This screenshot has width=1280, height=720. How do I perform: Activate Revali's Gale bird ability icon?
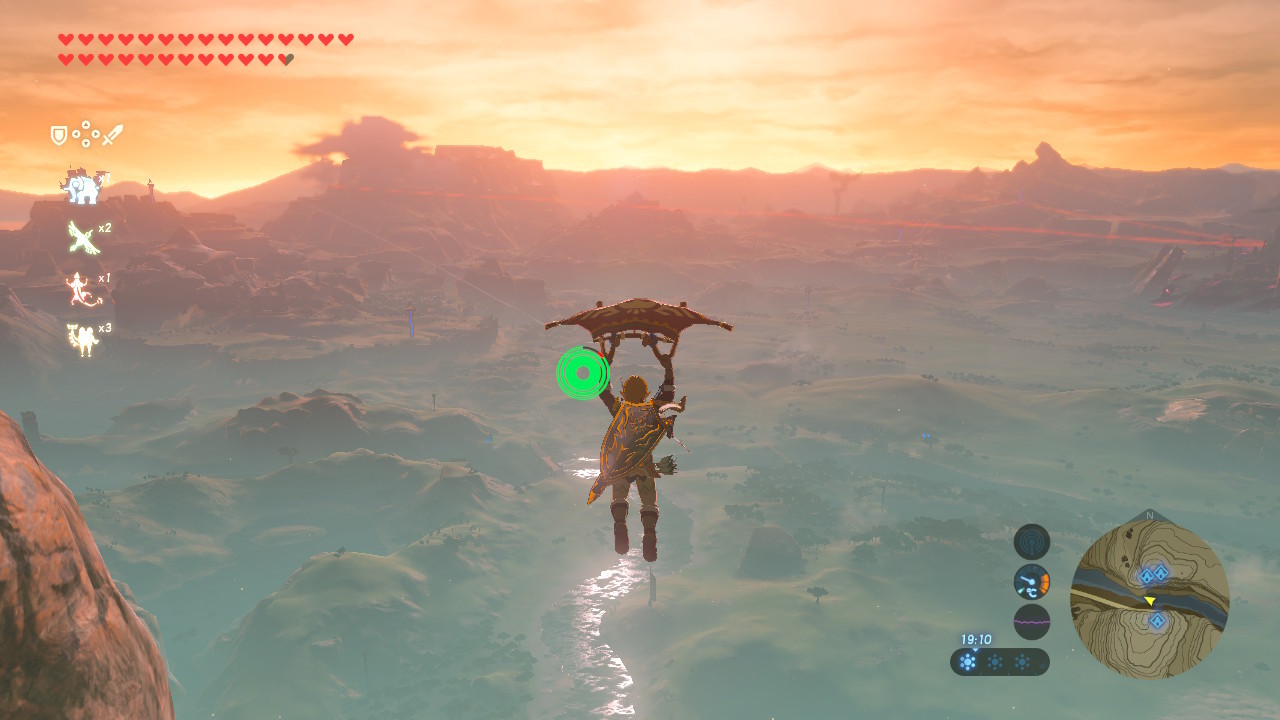[x=81, y=238]
